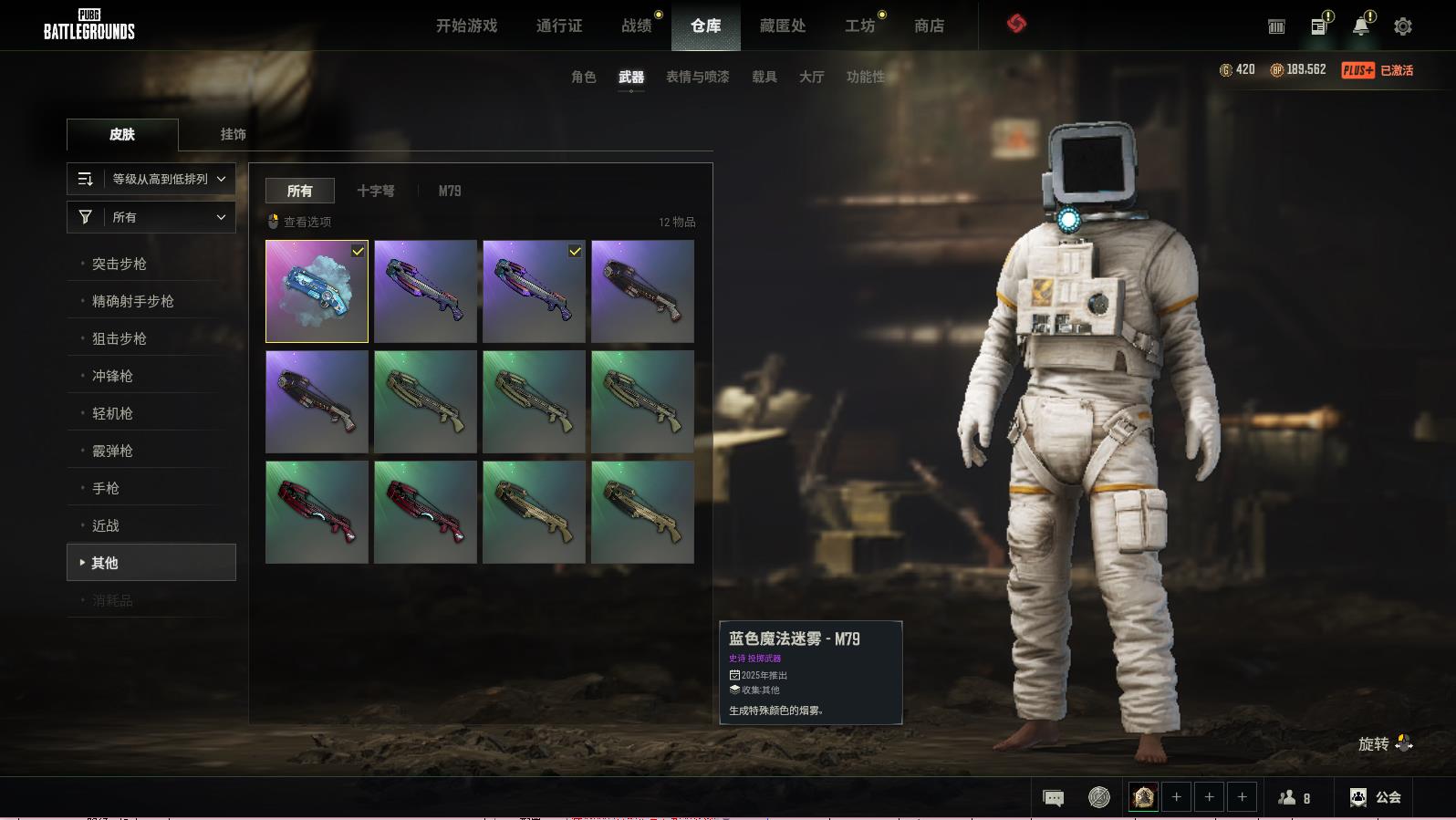
Task: Select the blue magic smoke M79 skin
Action: [317, 291]
